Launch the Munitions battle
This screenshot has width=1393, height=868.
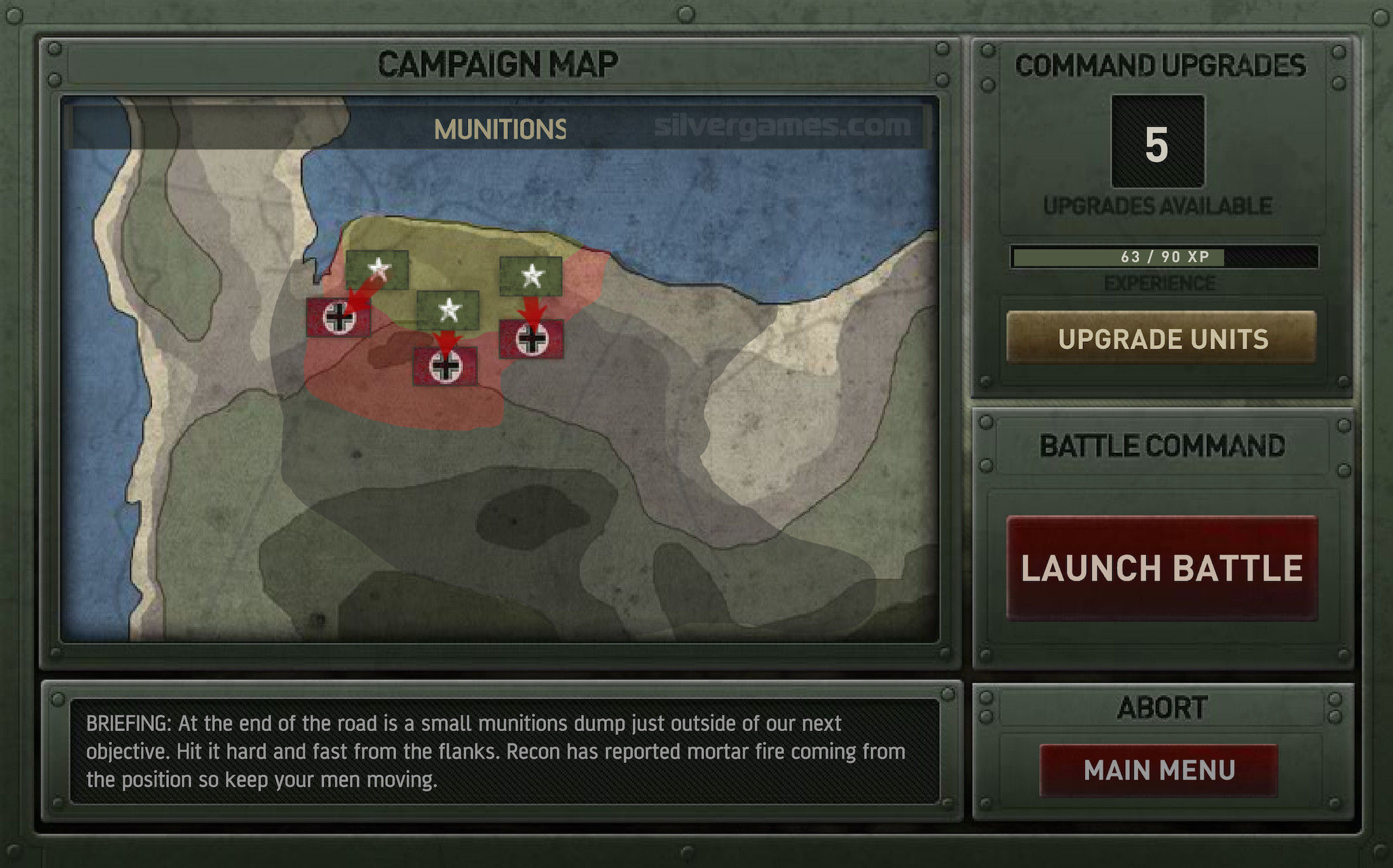pos(1161,568)
